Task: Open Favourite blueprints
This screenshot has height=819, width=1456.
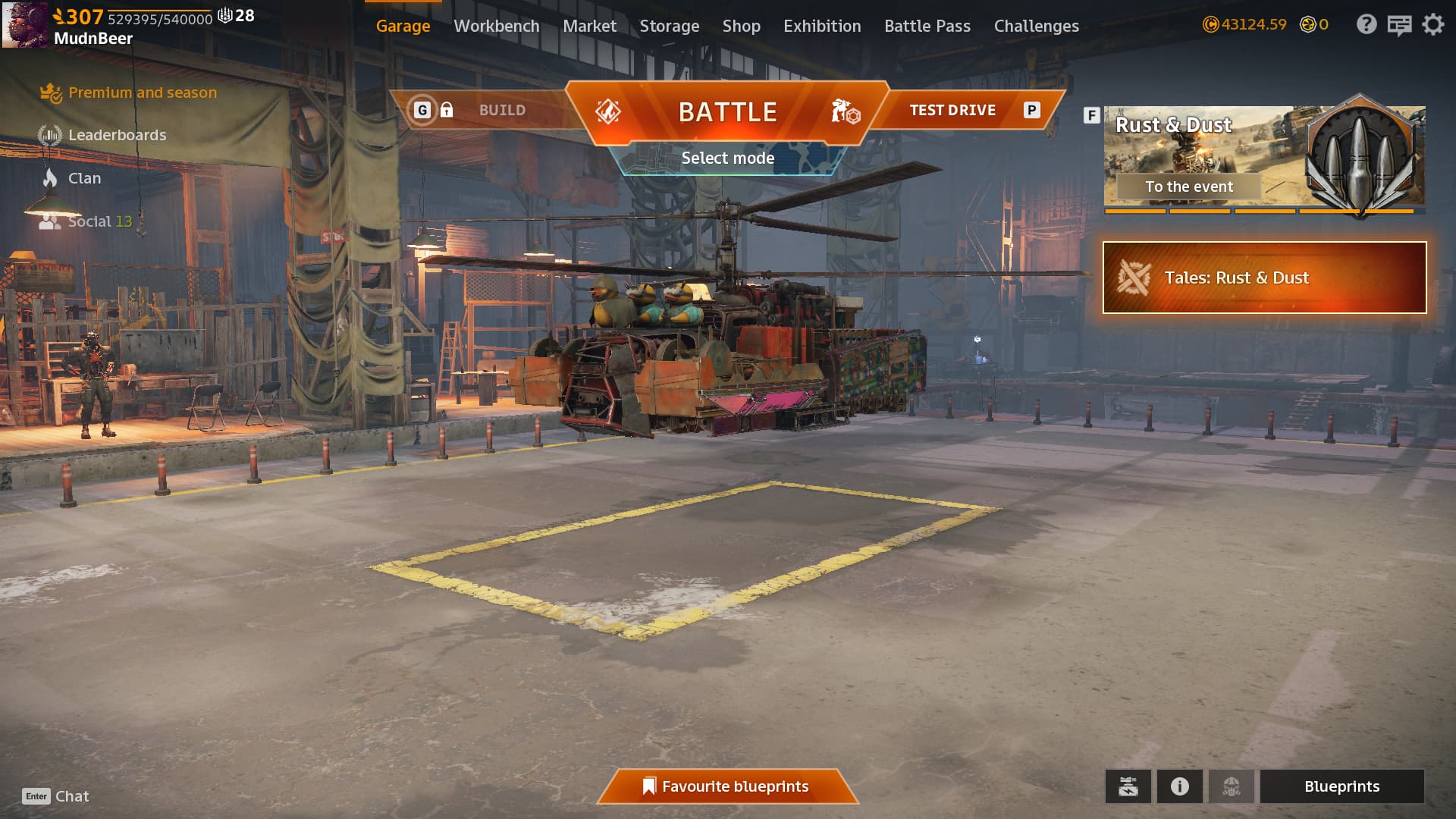Action: pos(727,786)
